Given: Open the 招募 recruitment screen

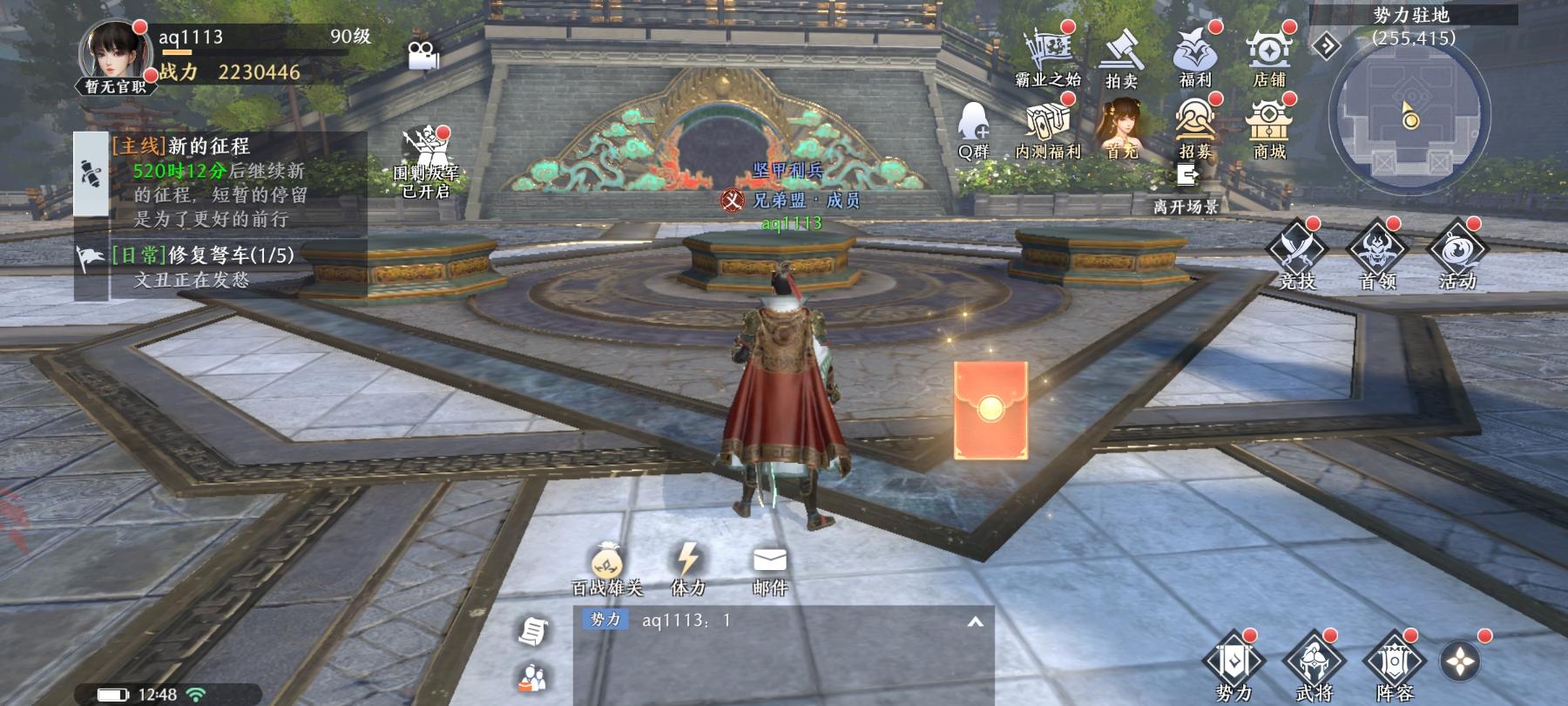Looking at the screenshot, I should click(1195, 128).
